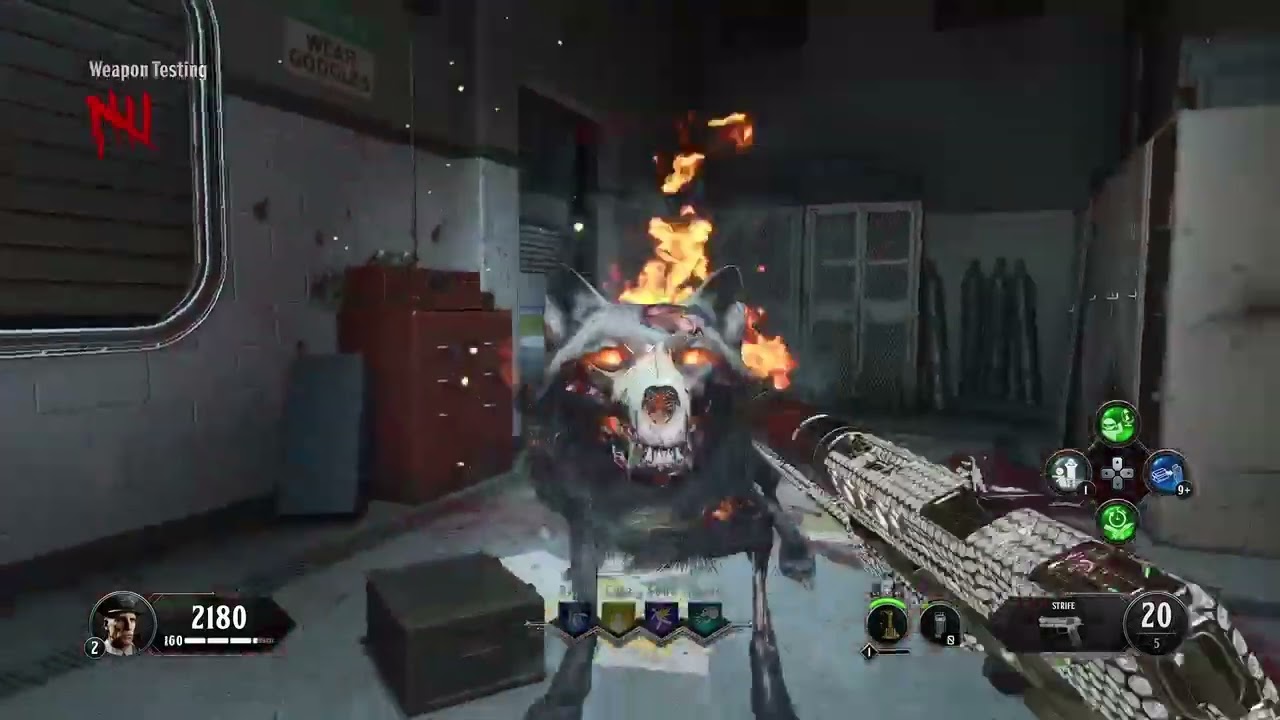The height and width of the screenshot is (720, 1280).
Task: Pick the purple perk banner
Action: click(661, 620)
